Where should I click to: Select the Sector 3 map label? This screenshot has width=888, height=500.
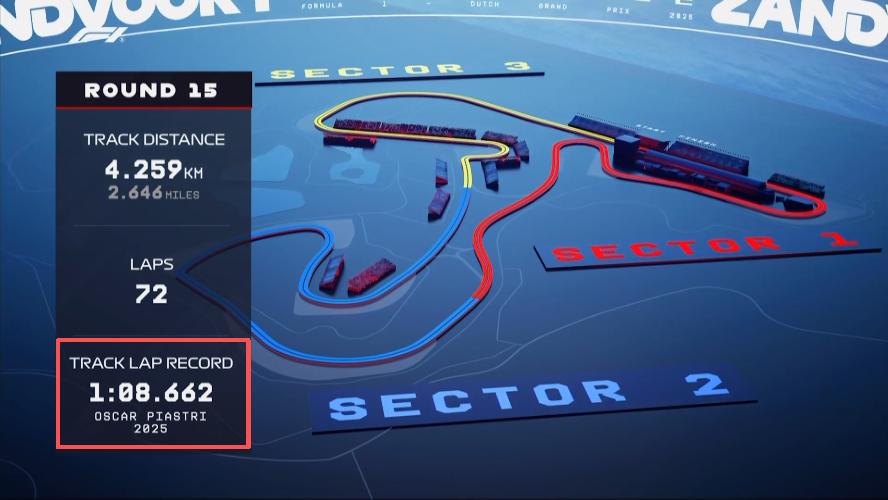399,70
